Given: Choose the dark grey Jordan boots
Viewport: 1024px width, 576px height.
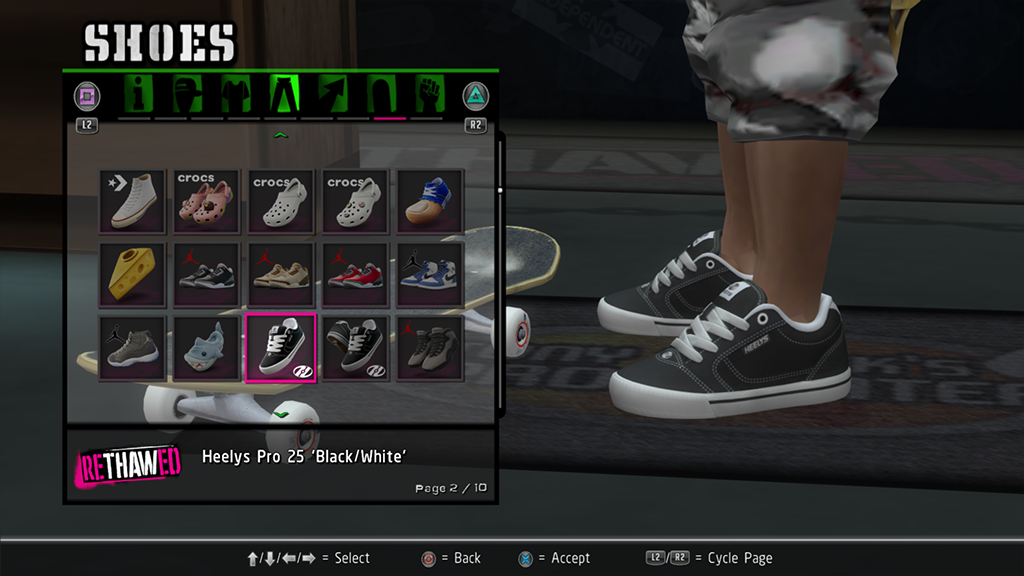Looking at the screenshot, I should pyautogui.click(x=430, y=347).
